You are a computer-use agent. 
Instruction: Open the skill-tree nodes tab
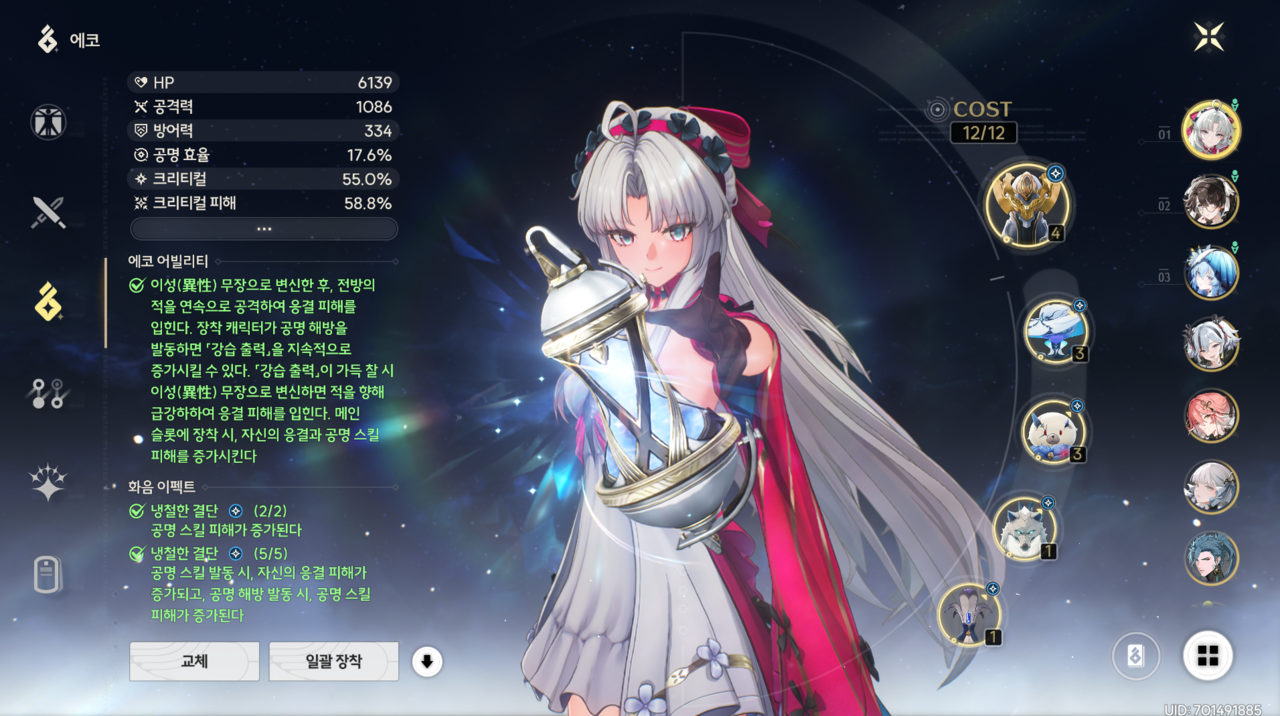(x=48, y=393)
